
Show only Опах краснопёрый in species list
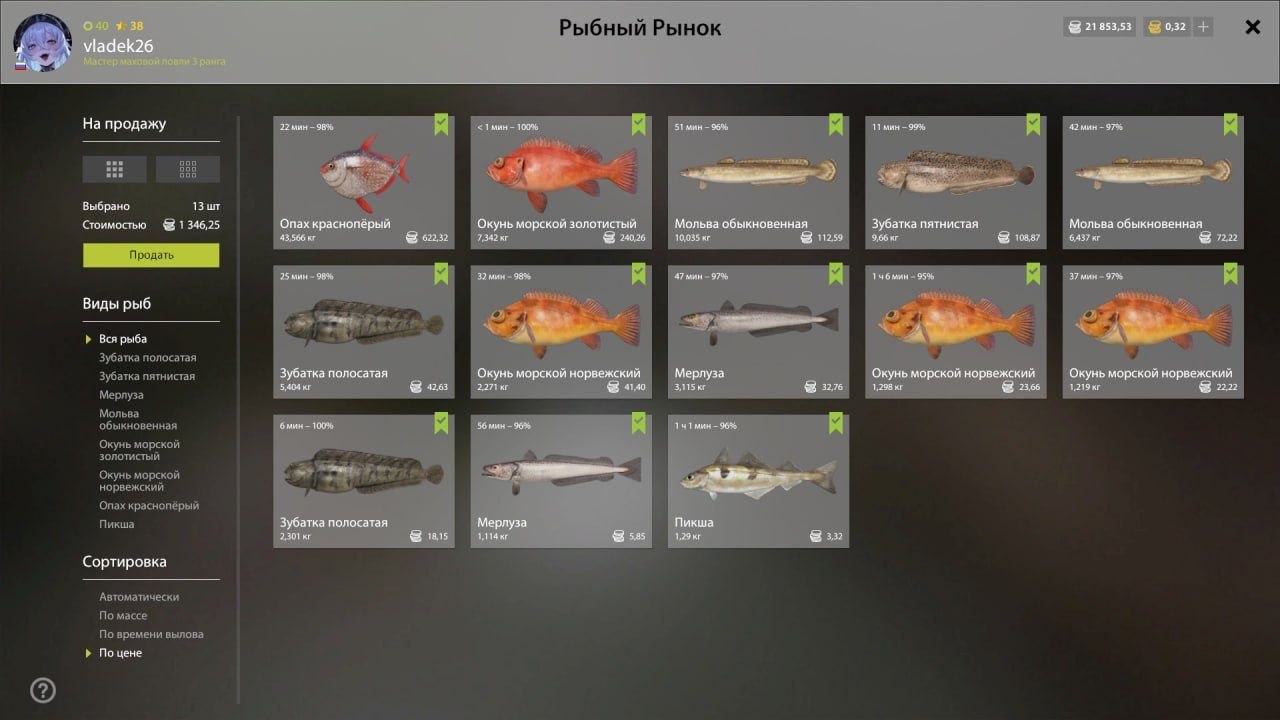pos(149,506)
